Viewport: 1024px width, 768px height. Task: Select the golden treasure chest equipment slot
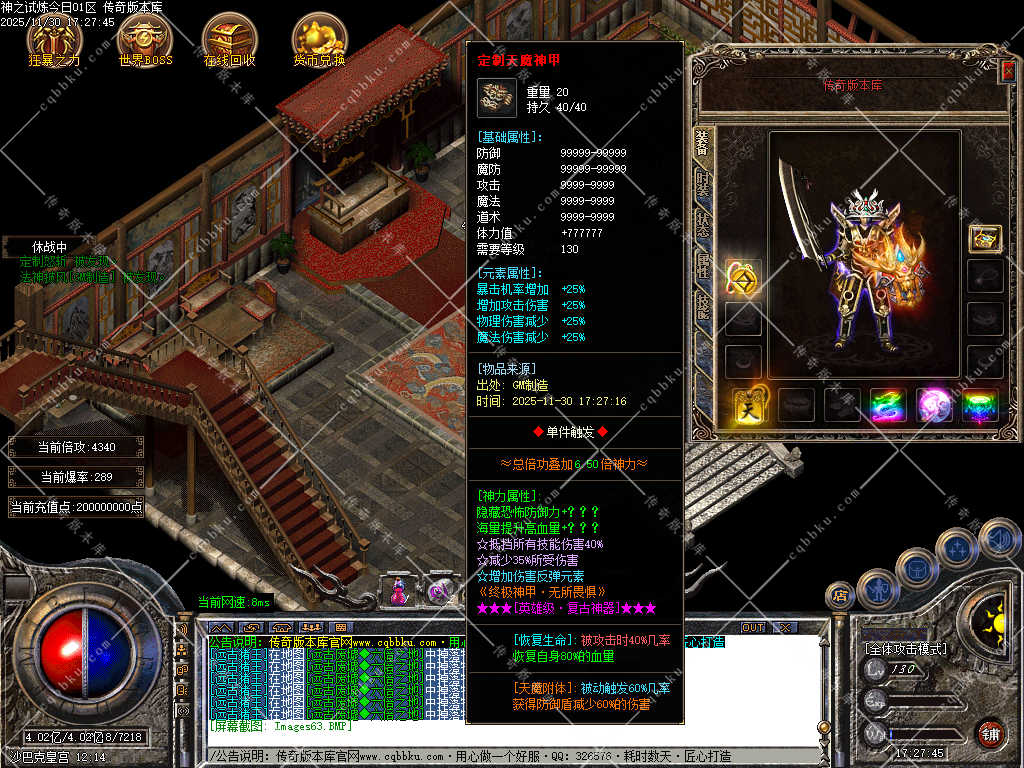coord(985,238)
